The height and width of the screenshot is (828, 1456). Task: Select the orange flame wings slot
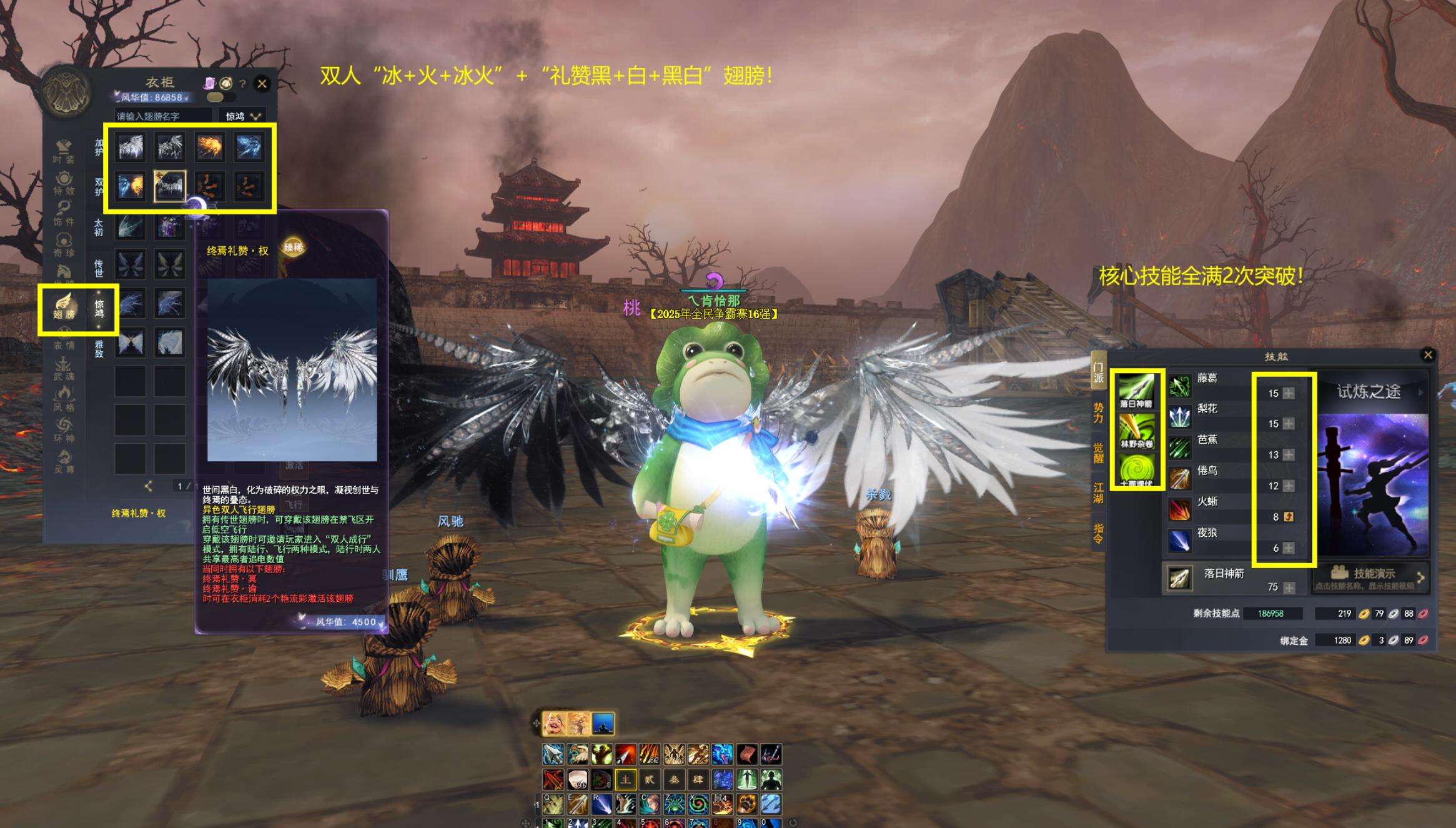point(209,147)
